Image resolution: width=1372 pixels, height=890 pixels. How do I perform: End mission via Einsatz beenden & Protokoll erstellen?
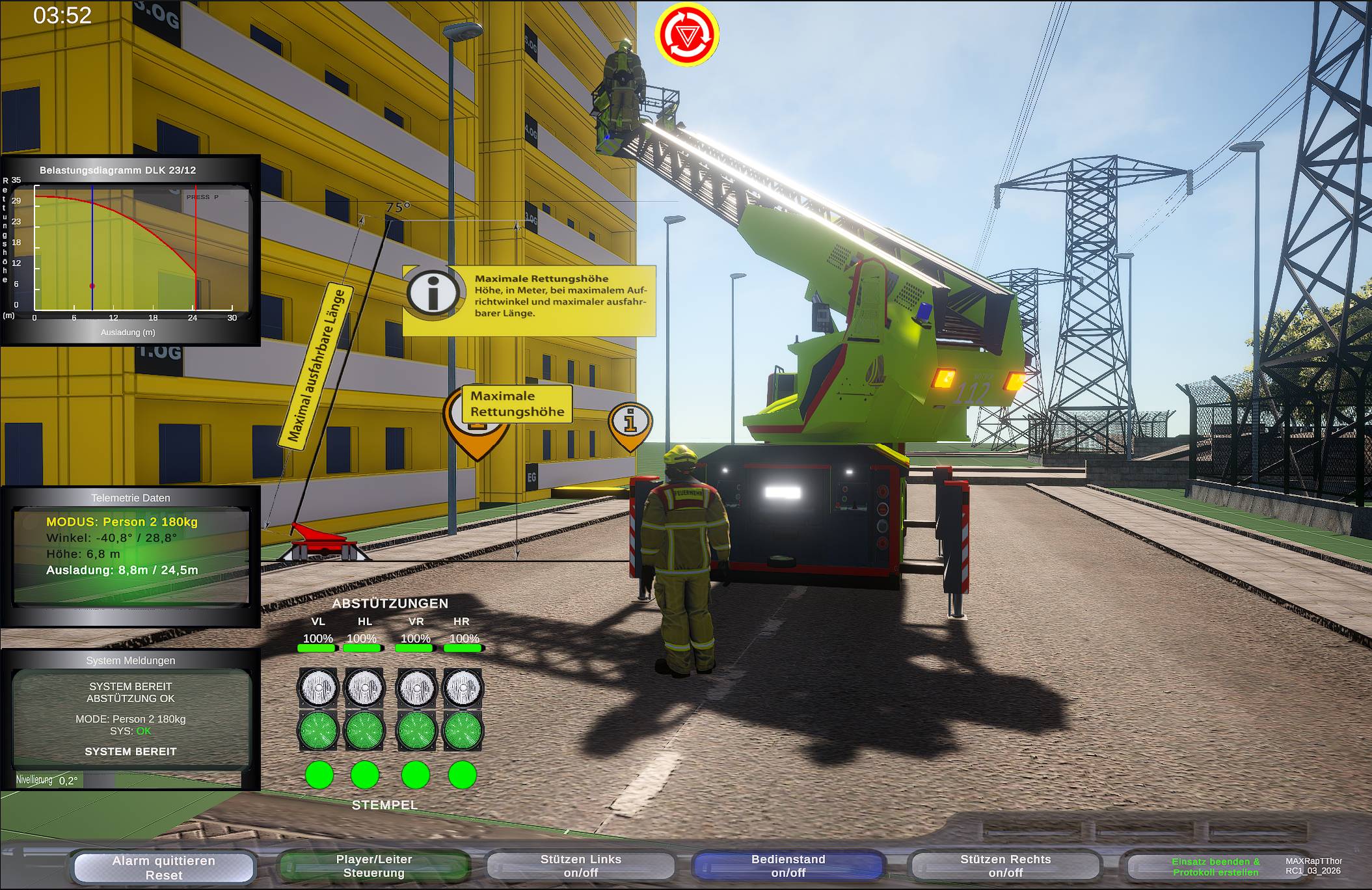(x=1215, y=867)
